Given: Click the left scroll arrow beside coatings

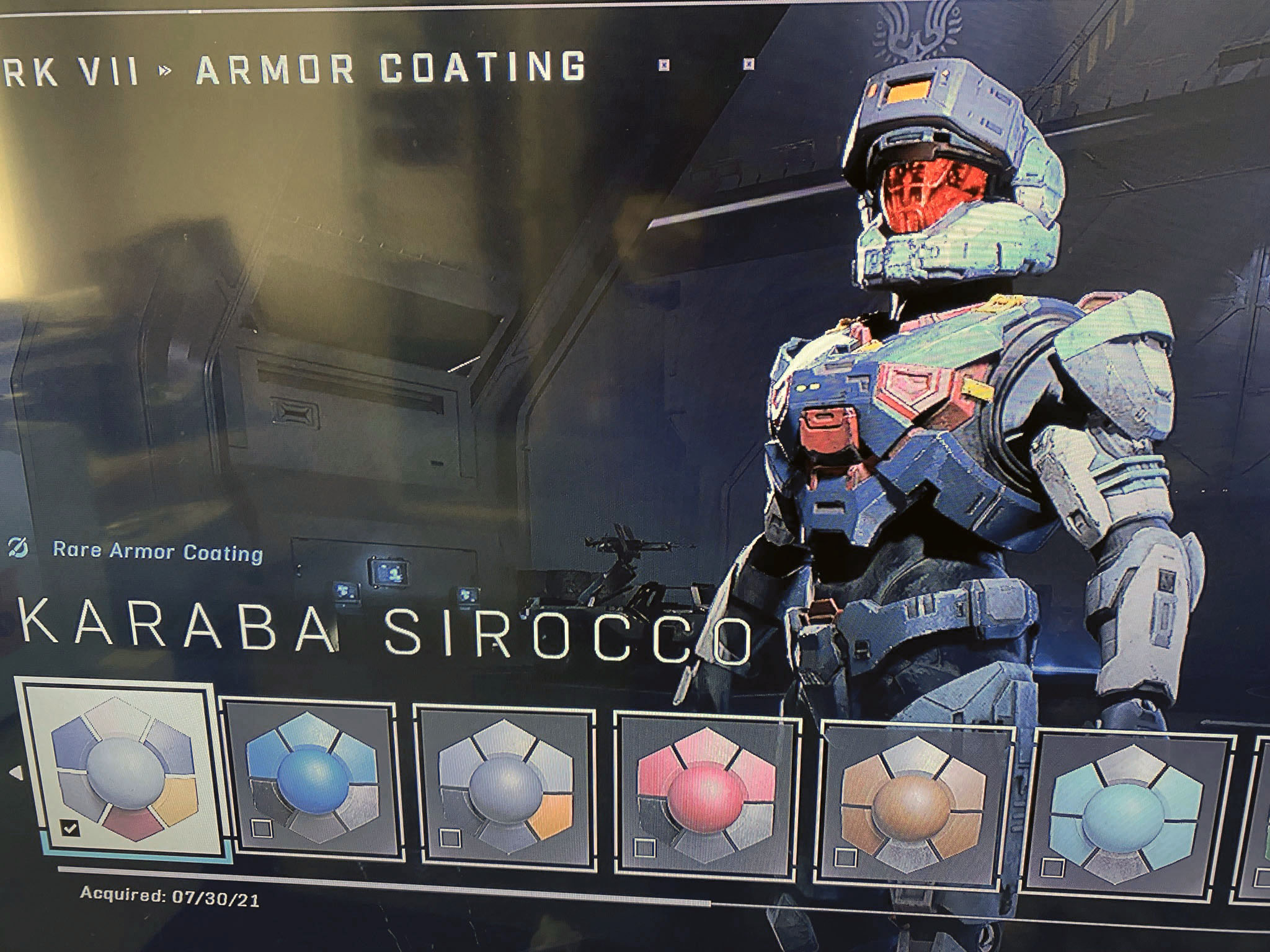Looking at the screenshot, I should pos(16,773).
